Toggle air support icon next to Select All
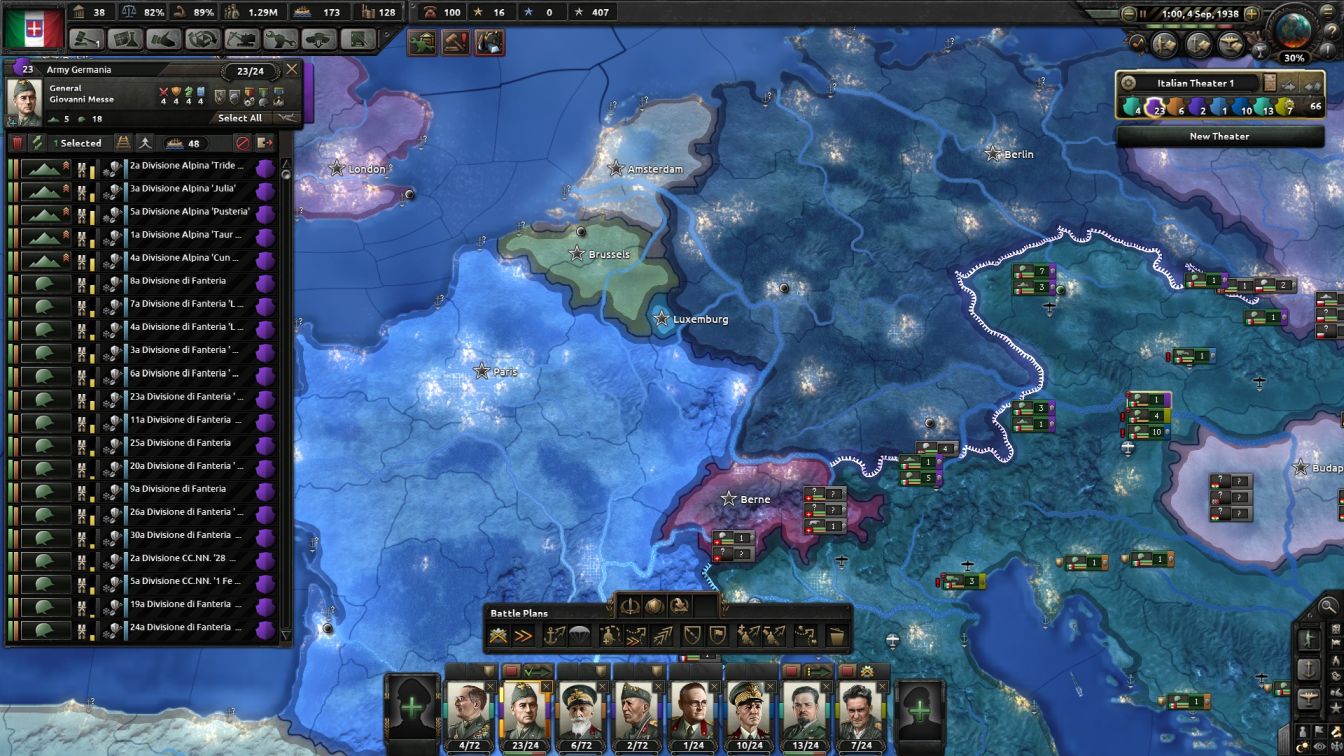This screenshot has width=1344, height=756. pyautogui.click(x=287, y=117)
